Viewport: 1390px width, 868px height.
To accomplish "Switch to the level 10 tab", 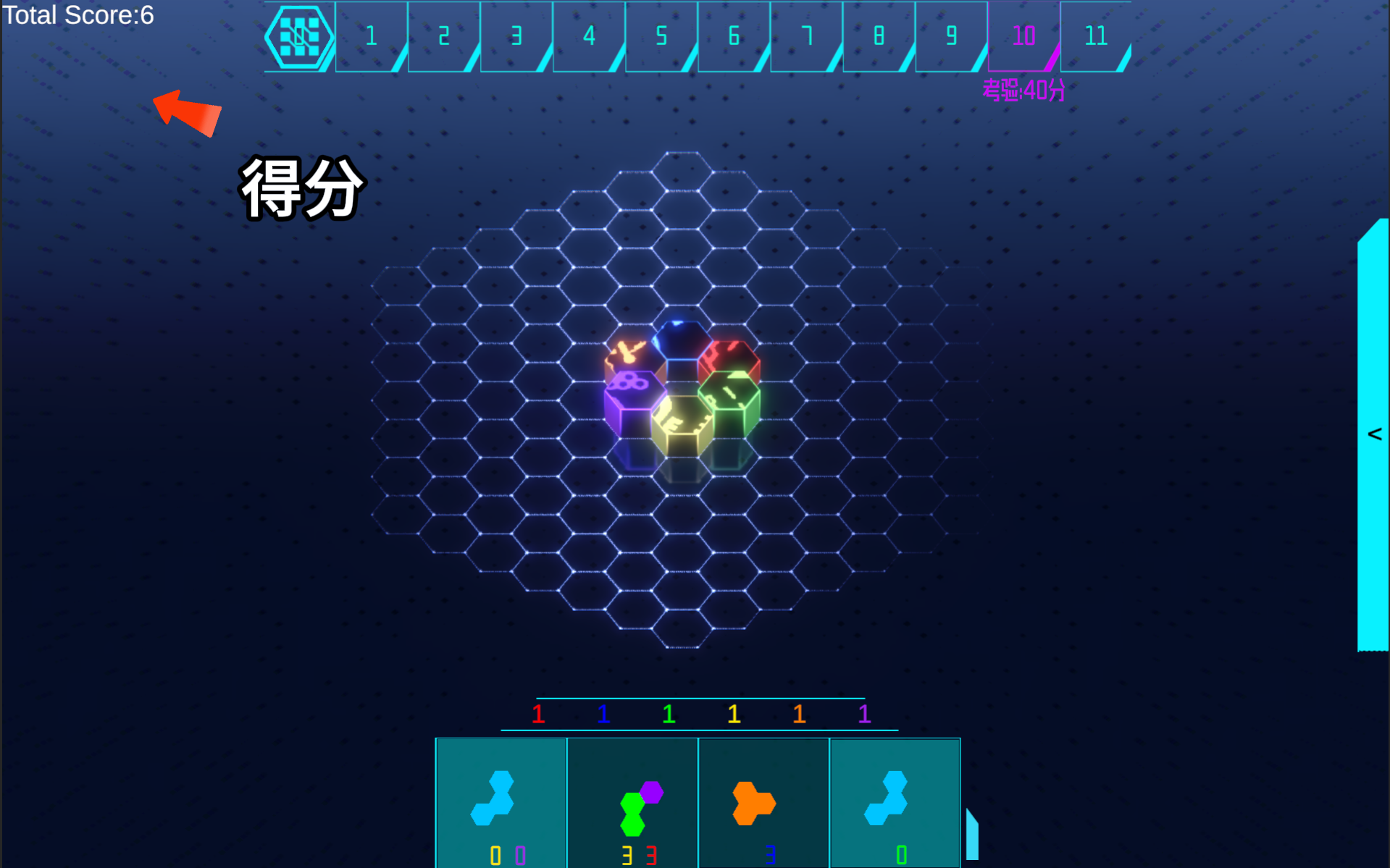I will (1022, 35).
